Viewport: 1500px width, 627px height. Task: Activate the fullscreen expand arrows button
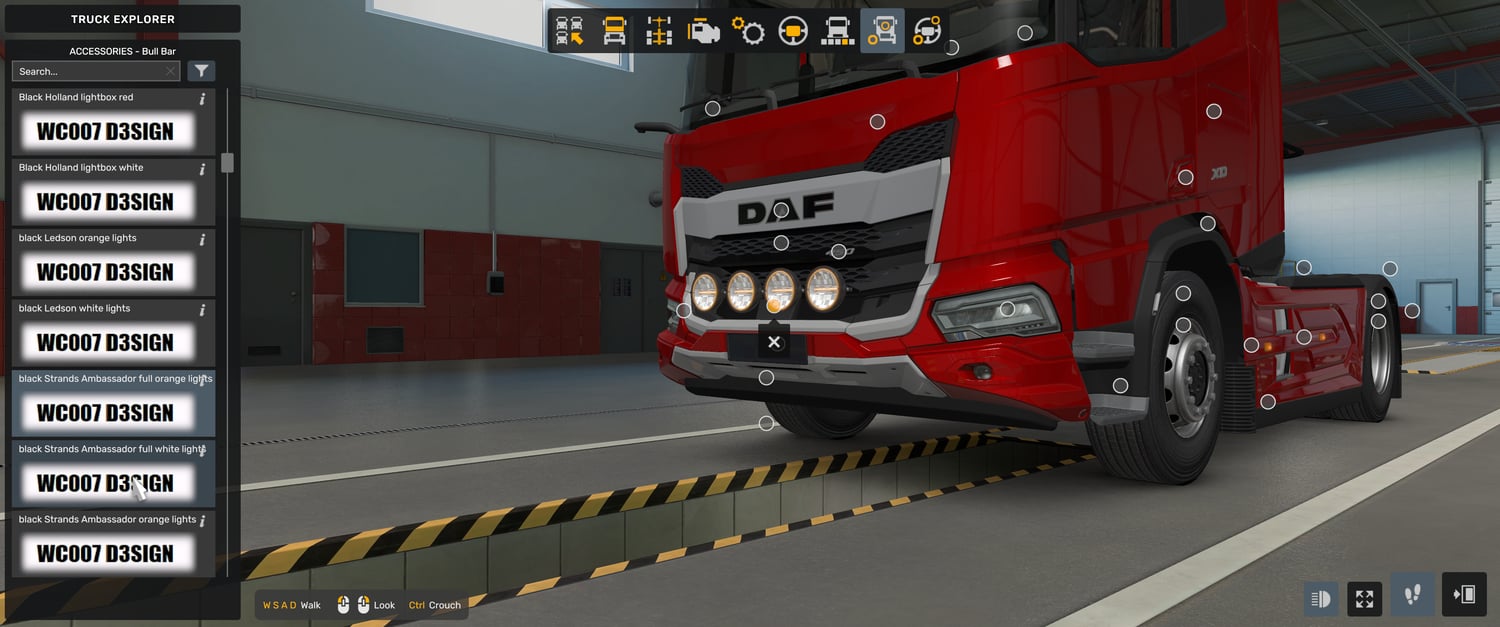(x=1364, y=598)
